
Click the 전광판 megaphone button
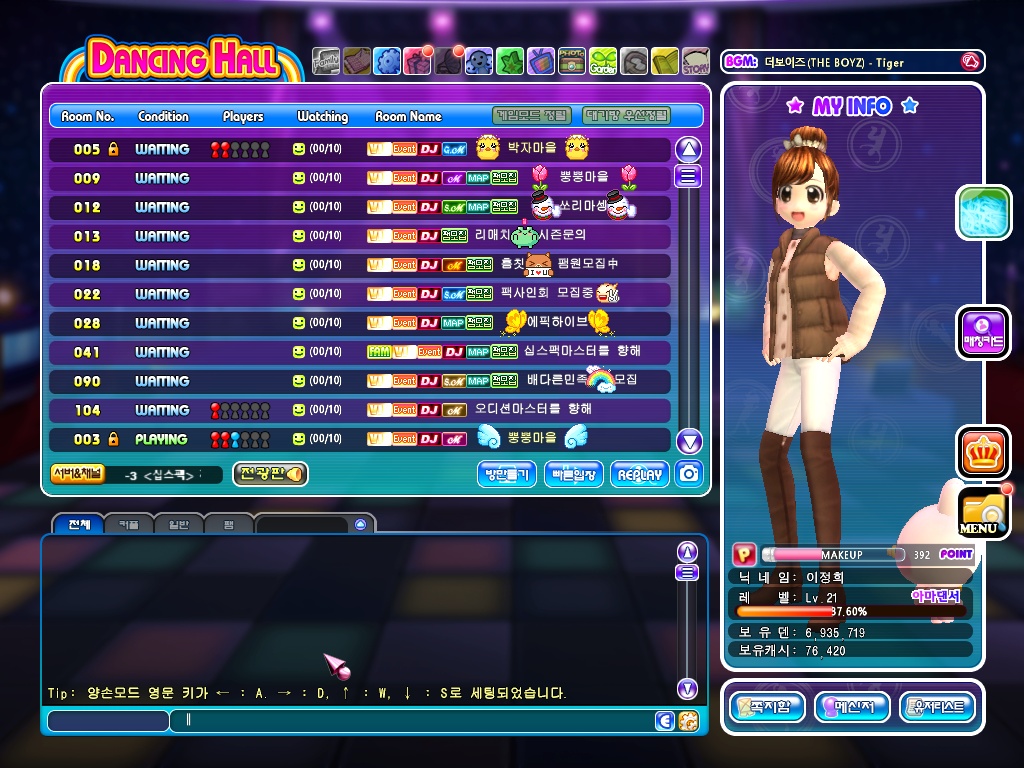(x=270, y=474)
